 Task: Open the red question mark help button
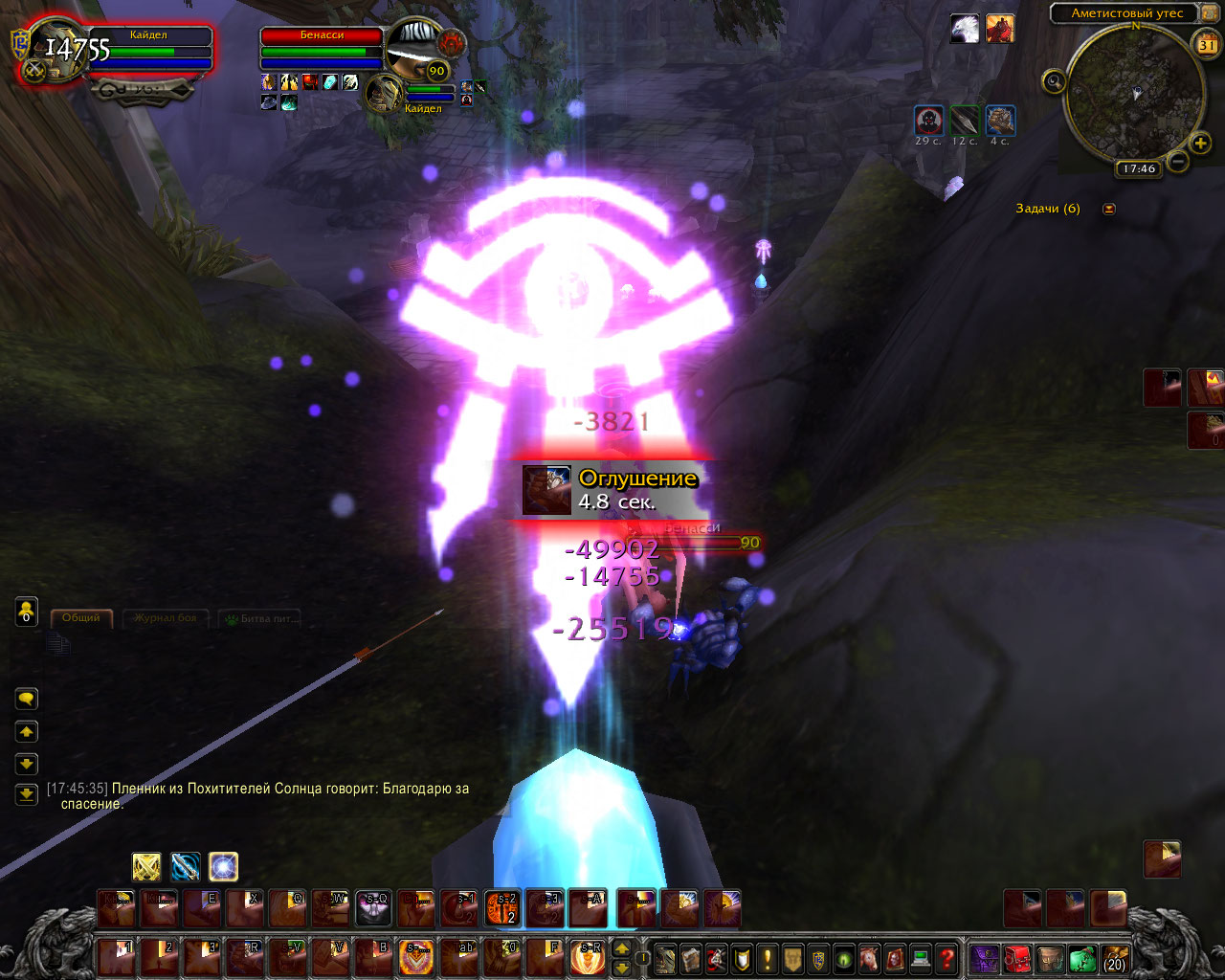pyautogui.click(x=947, y=957)
